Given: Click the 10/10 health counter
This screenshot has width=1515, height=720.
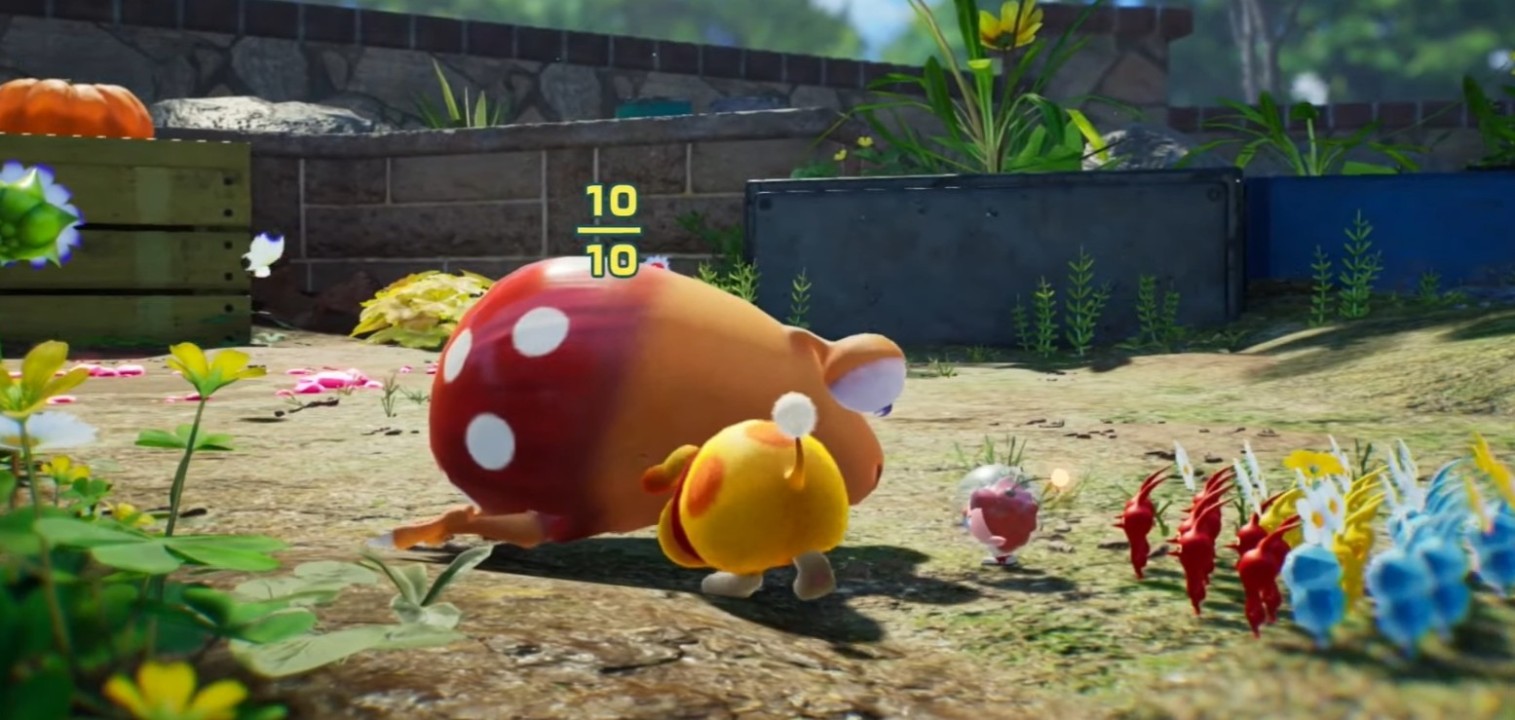Looking at the screenshot, I should pos(614,232).
